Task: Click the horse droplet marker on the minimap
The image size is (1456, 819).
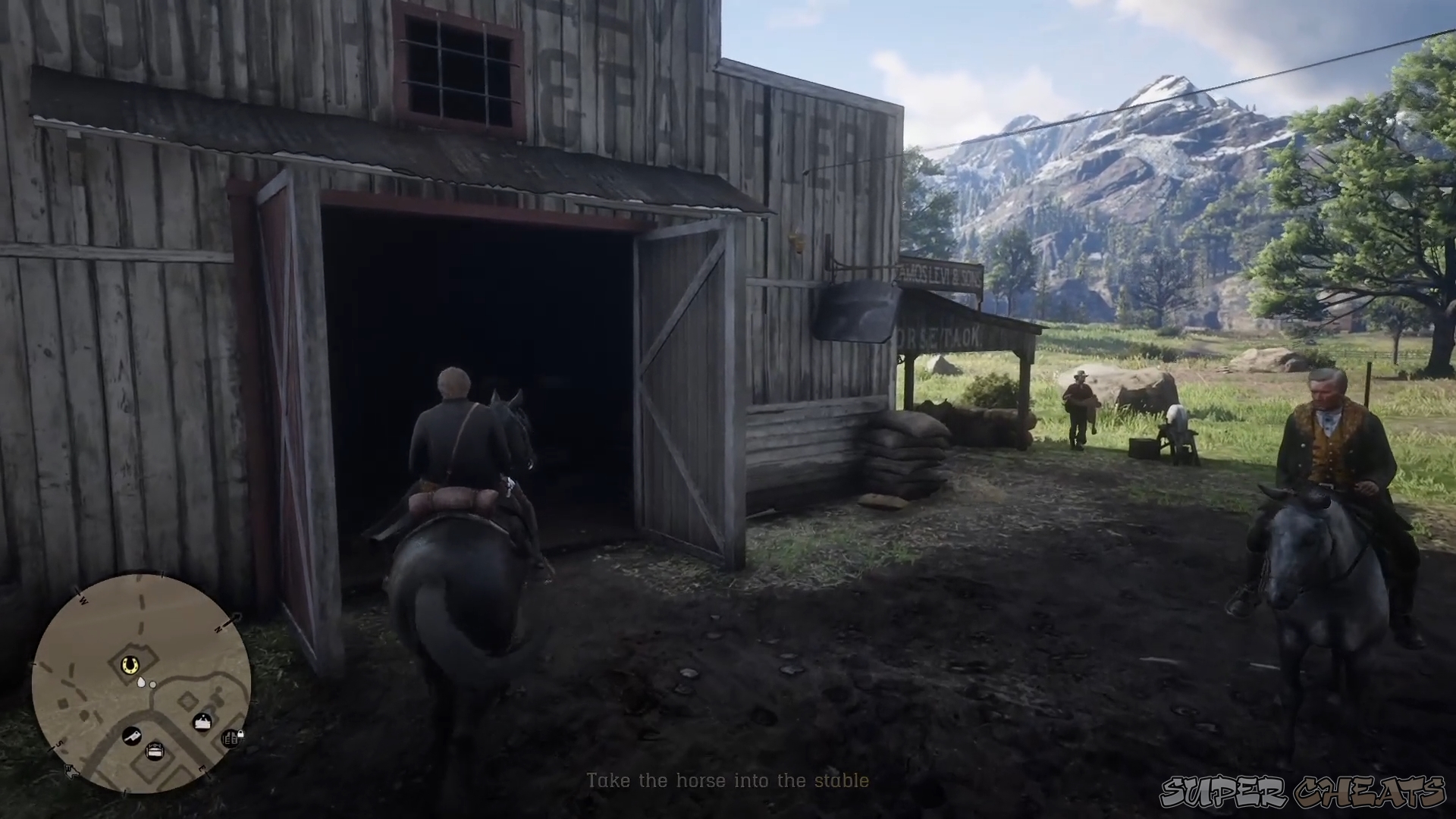Action: [x=140, y=683]
